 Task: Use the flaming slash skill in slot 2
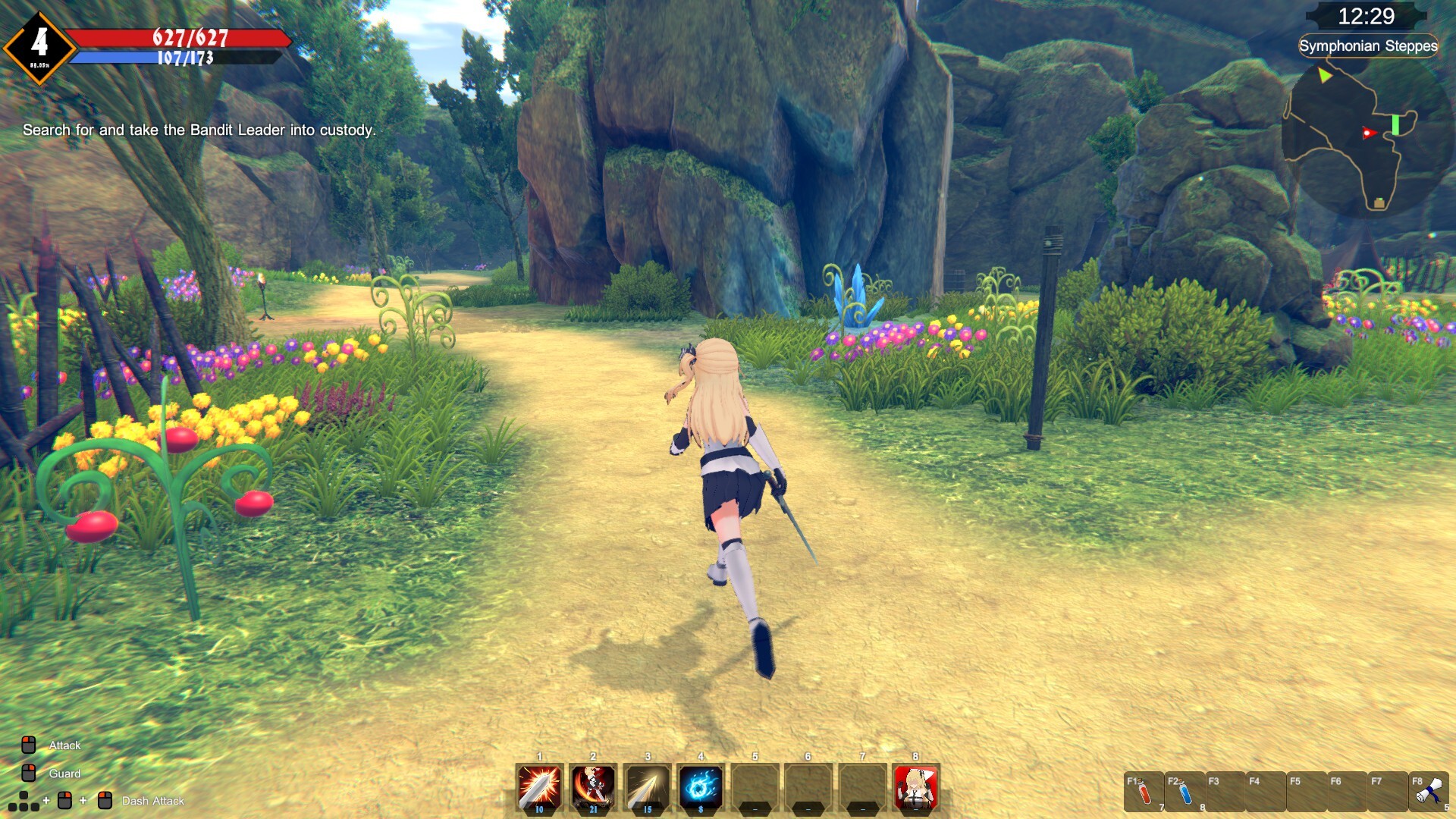593,787
